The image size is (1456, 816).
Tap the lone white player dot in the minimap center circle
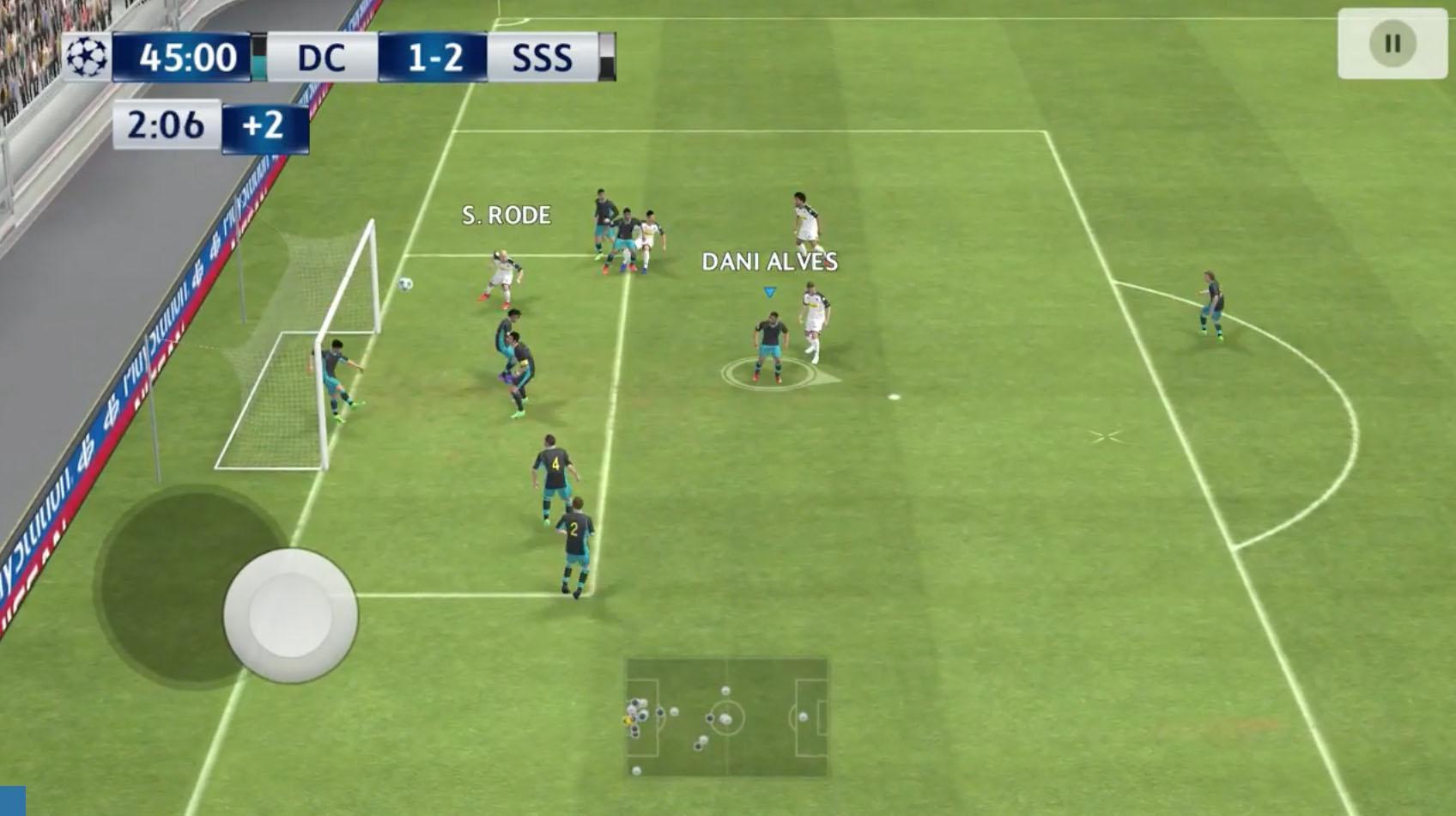coord(725,720)
